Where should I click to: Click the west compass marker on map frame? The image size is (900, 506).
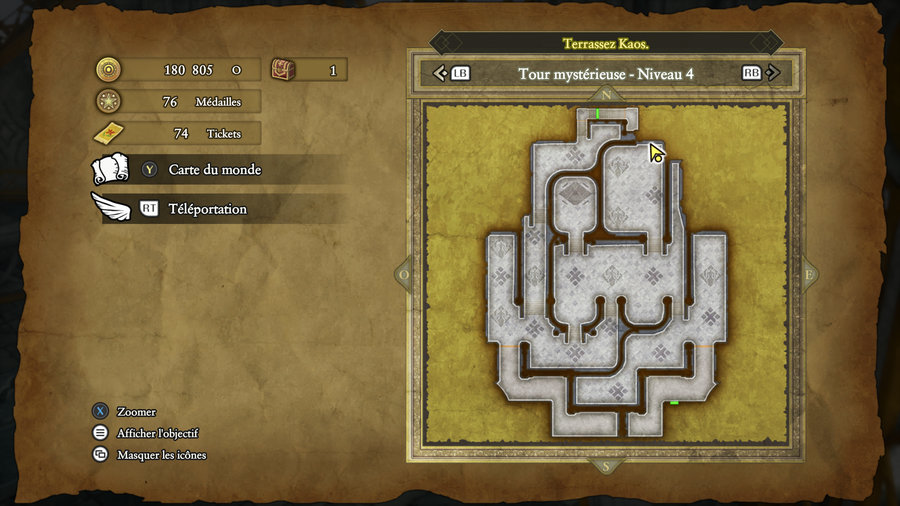tap(403, 274)
